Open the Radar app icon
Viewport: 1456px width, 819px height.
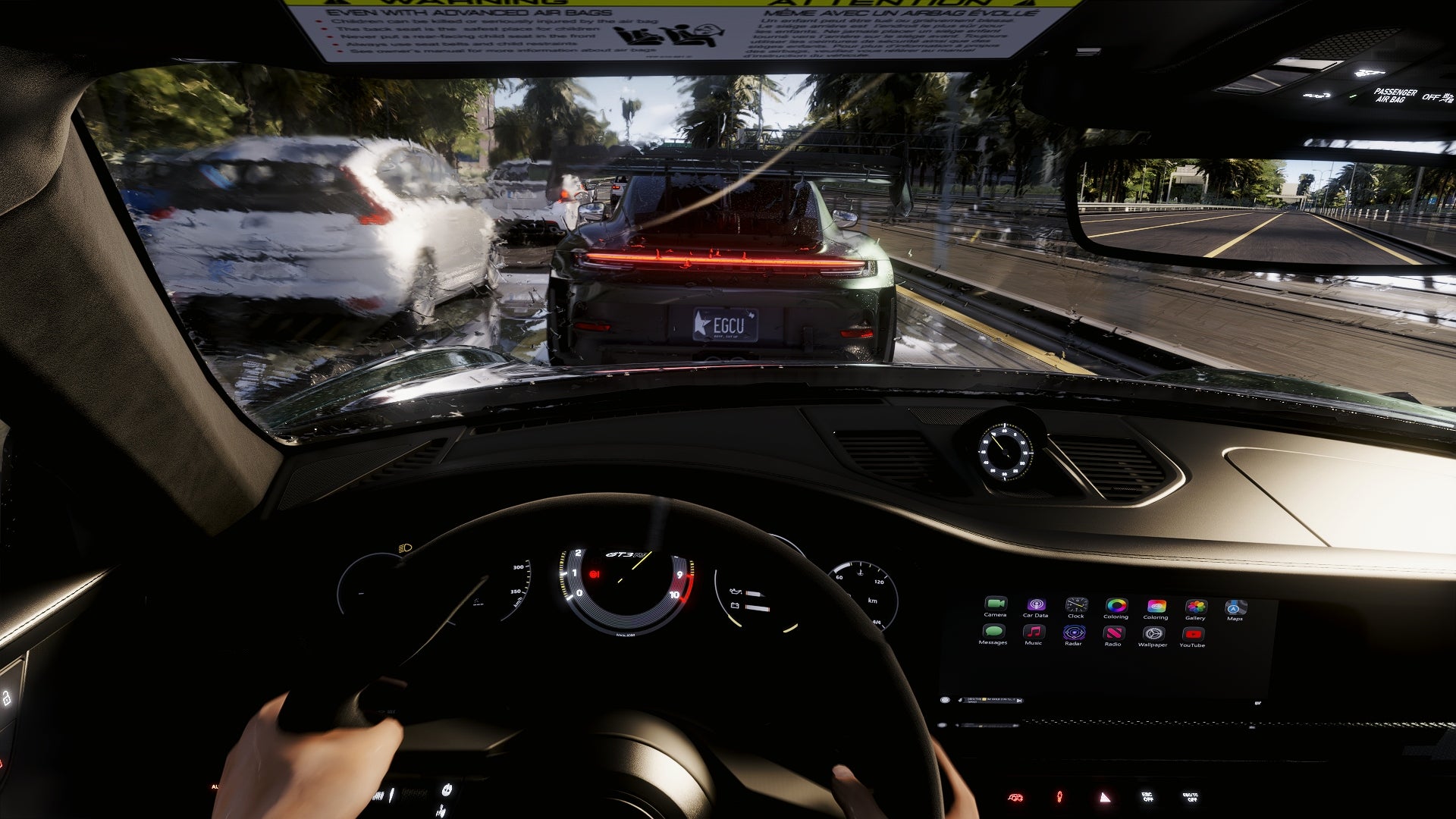click(x=1074, y=633)
